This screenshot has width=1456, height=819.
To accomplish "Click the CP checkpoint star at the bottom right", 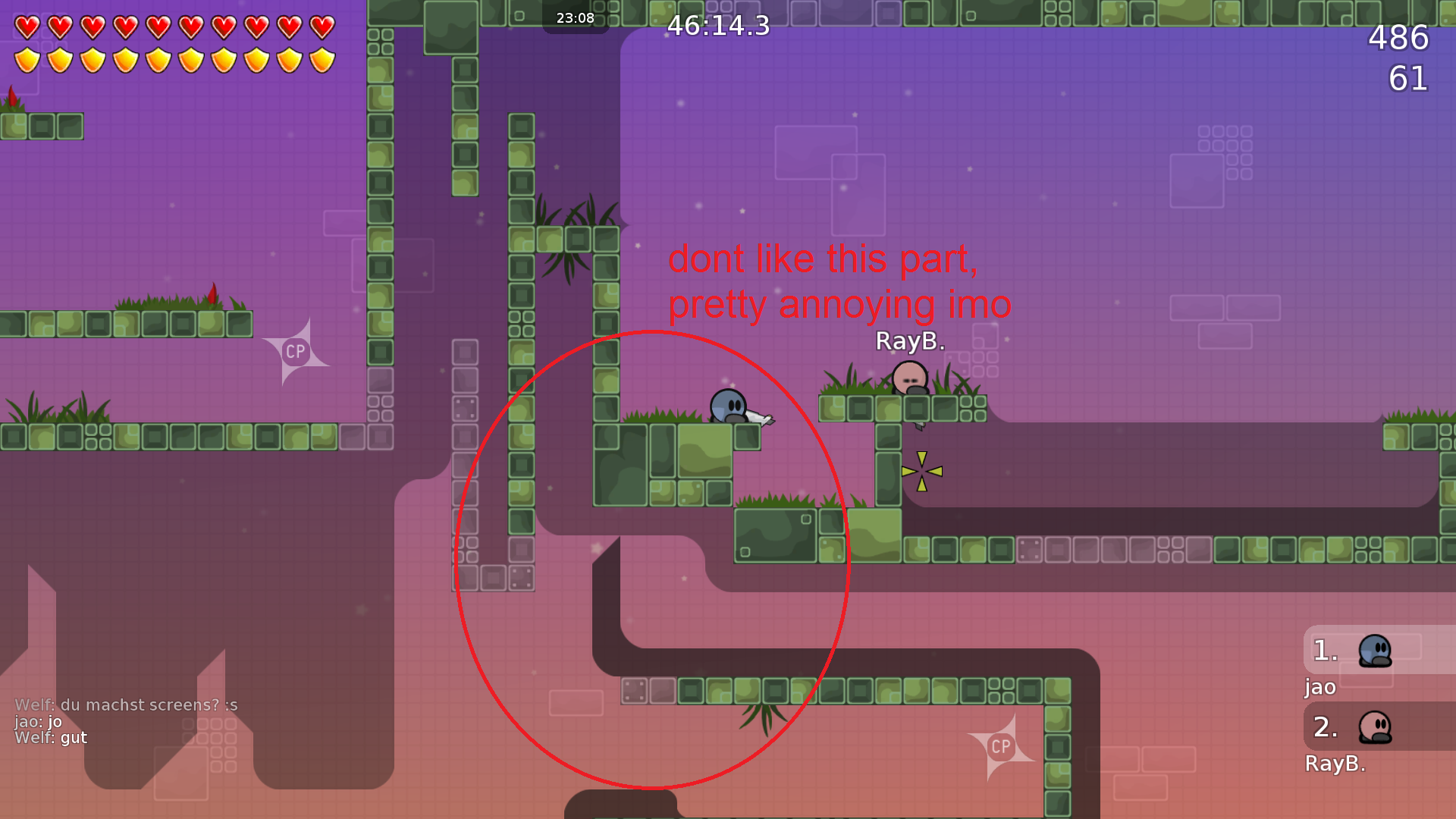I will point(1001,747).
